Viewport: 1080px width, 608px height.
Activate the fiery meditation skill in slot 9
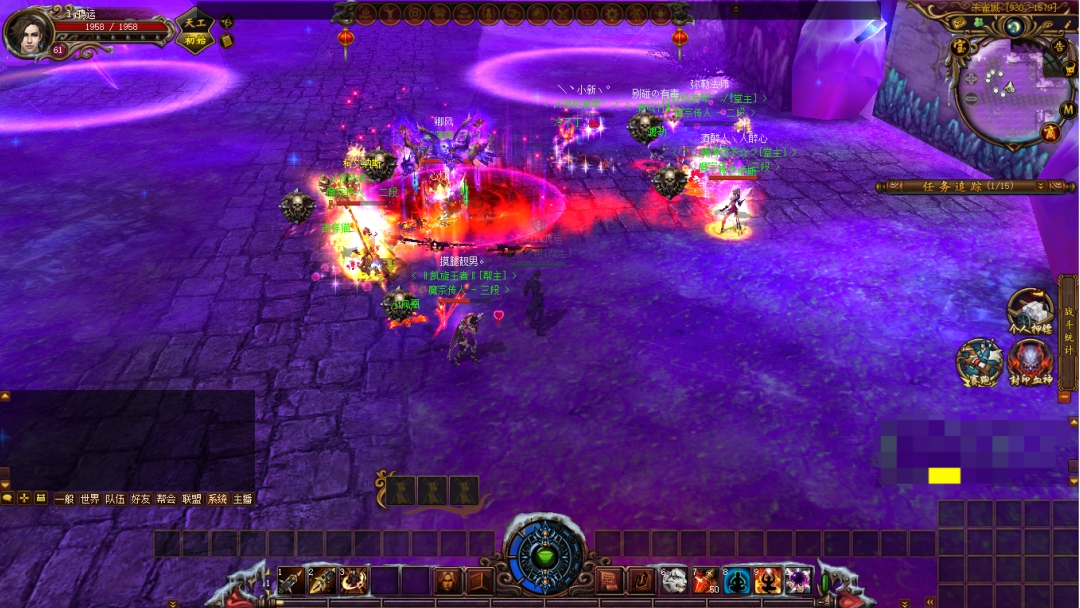point(768,581)
